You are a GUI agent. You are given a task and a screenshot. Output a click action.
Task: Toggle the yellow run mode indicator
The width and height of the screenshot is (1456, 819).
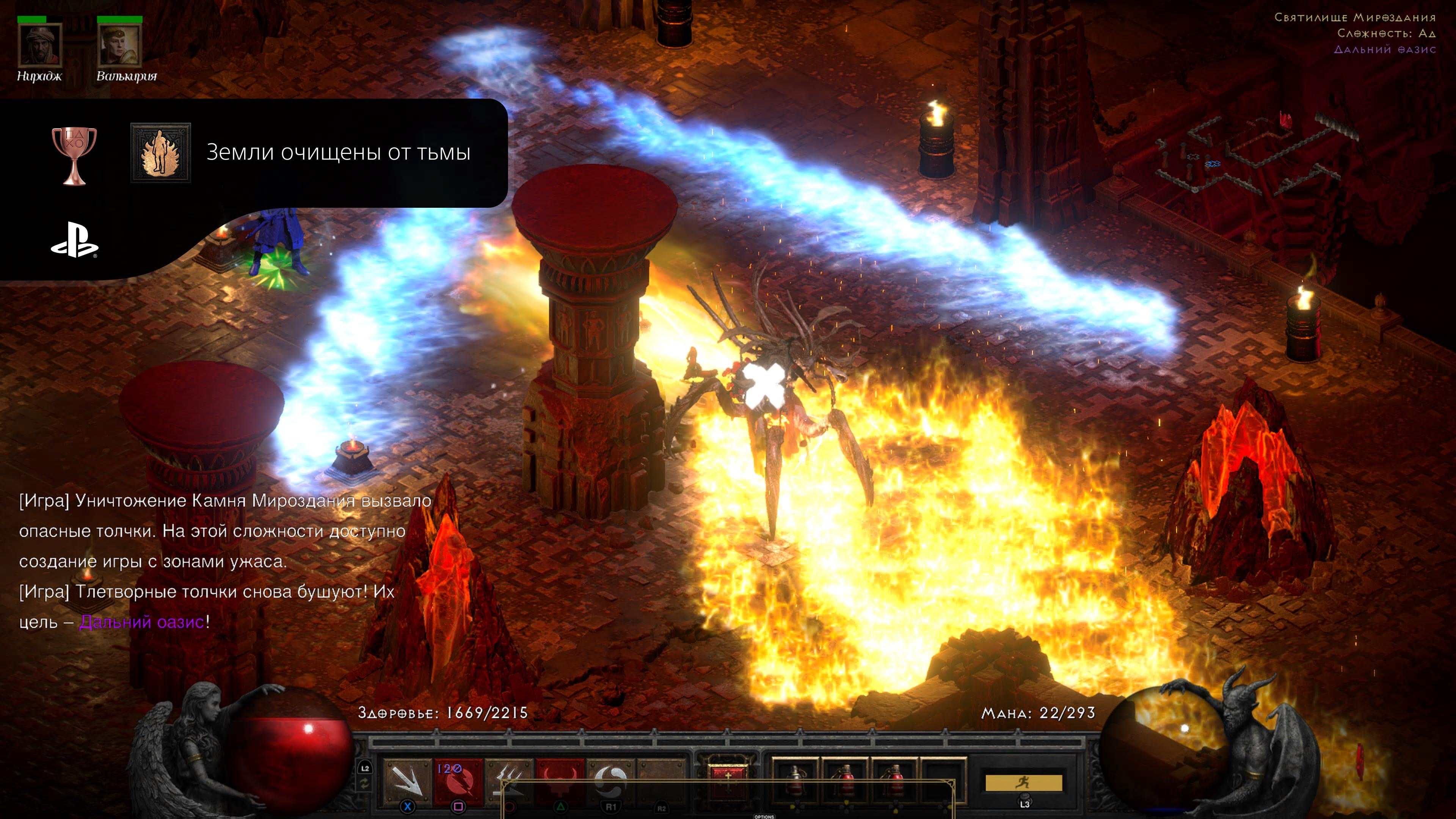(1024, 783)
